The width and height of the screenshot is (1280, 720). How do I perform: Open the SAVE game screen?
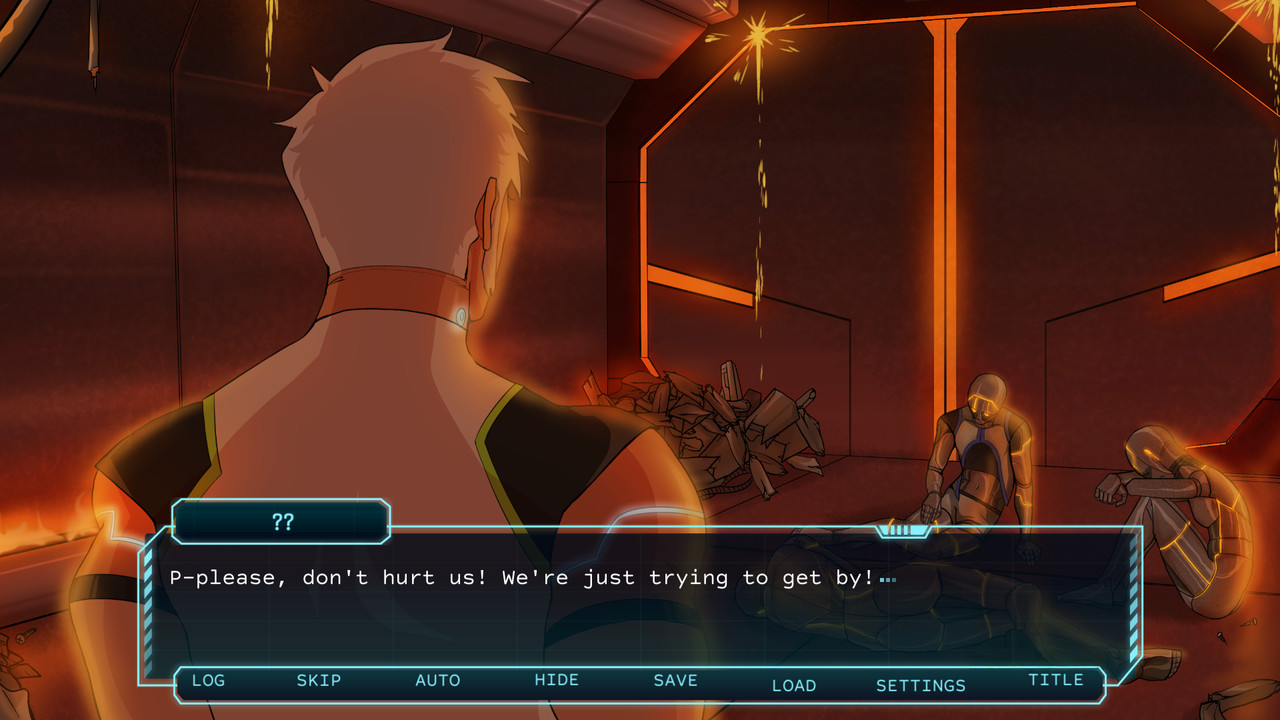click(x=675, y=680)
